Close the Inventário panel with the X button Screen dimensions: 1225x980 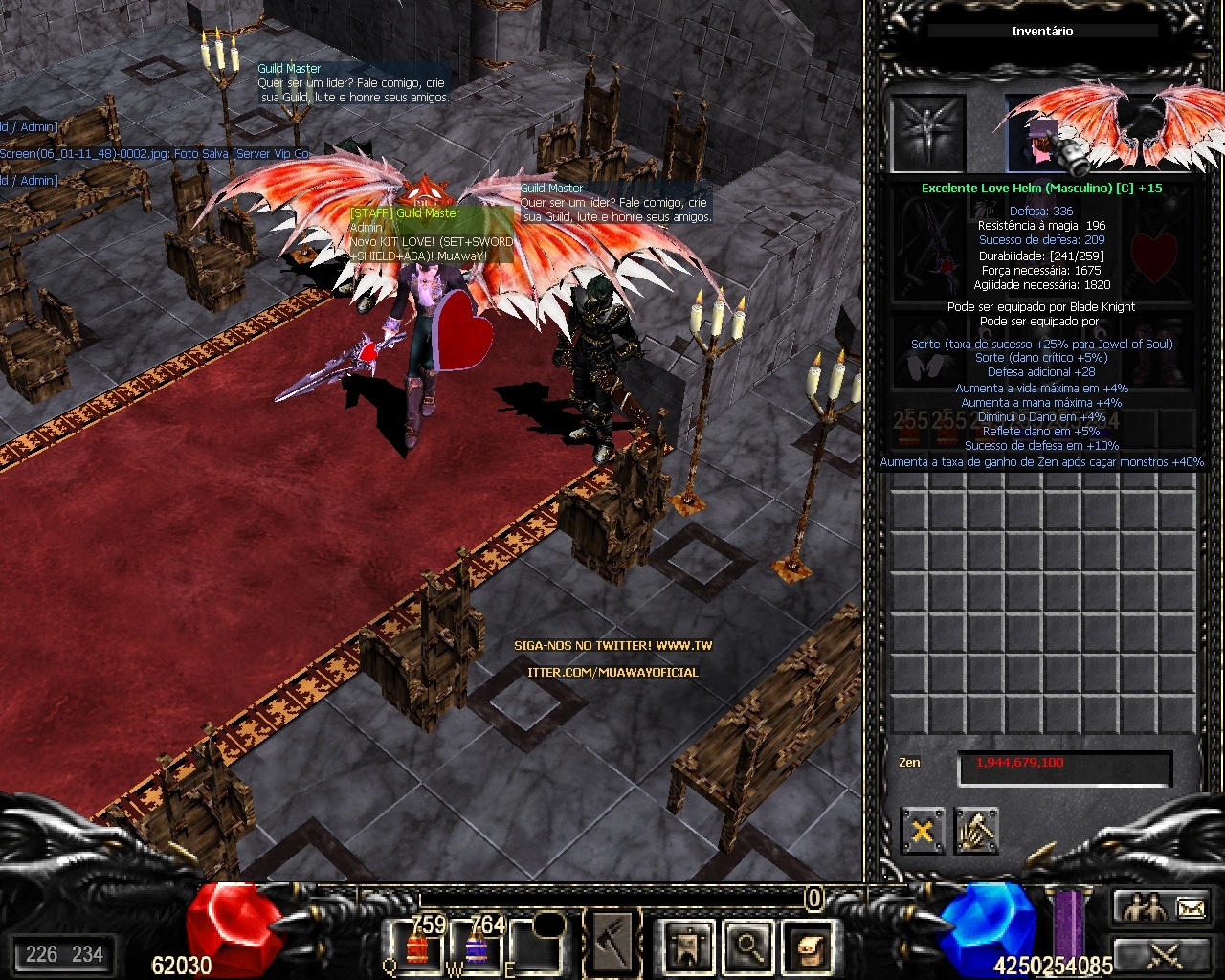tap(922, 831)
